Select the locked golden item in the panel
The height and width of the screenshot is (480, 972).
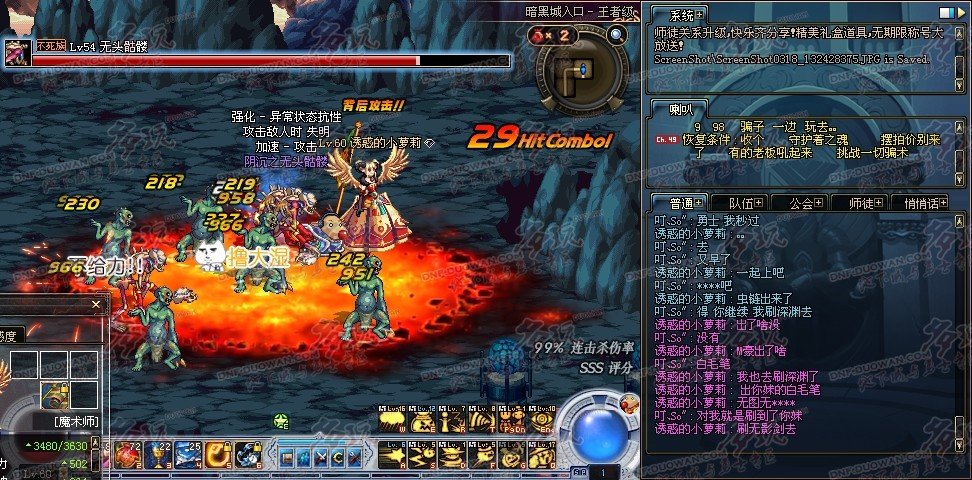click(54, 394)
